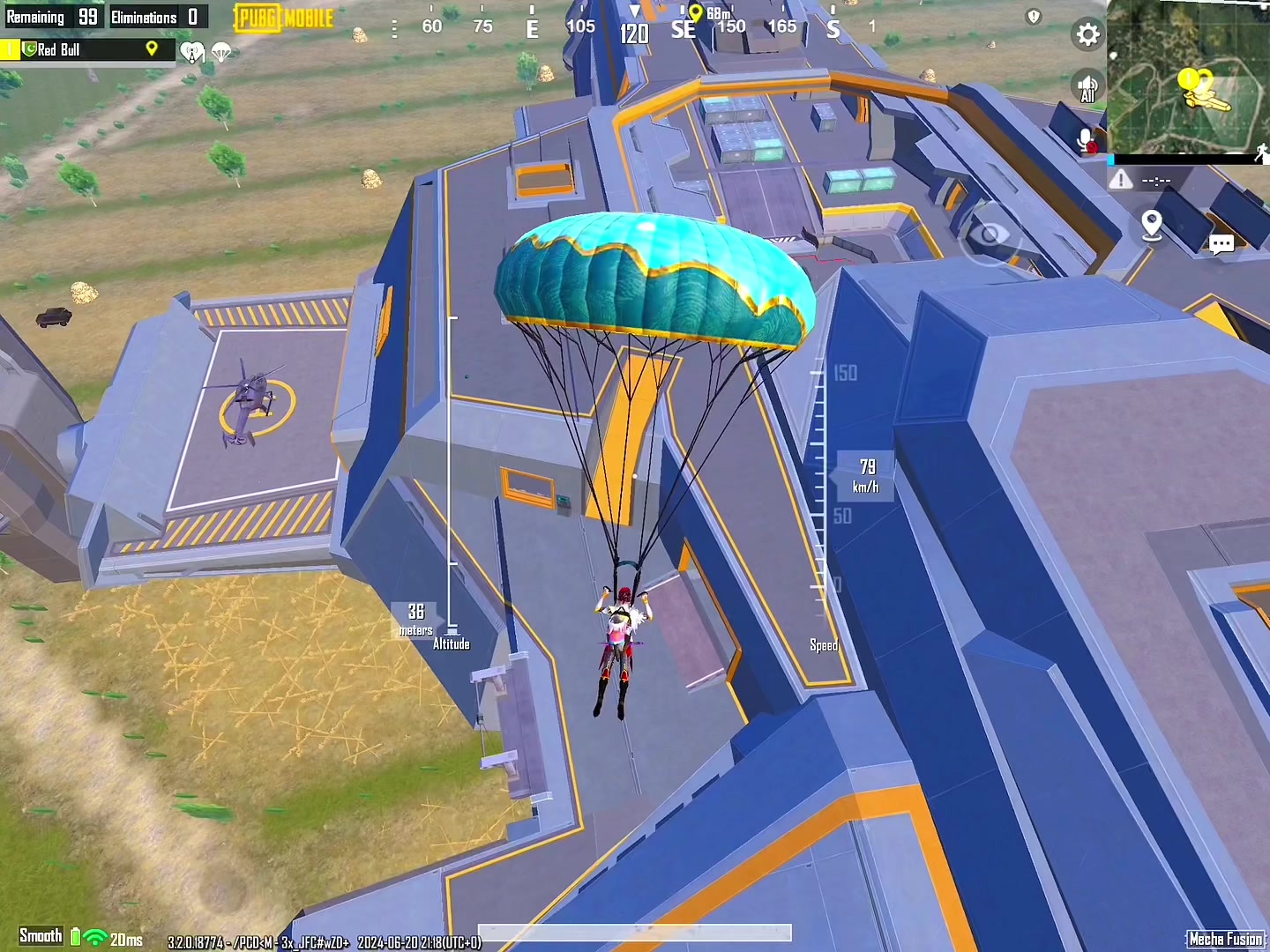This screenshot has width=1270, height=952.
Task: Toggle the muted microphone icon
Action: 1086,141
